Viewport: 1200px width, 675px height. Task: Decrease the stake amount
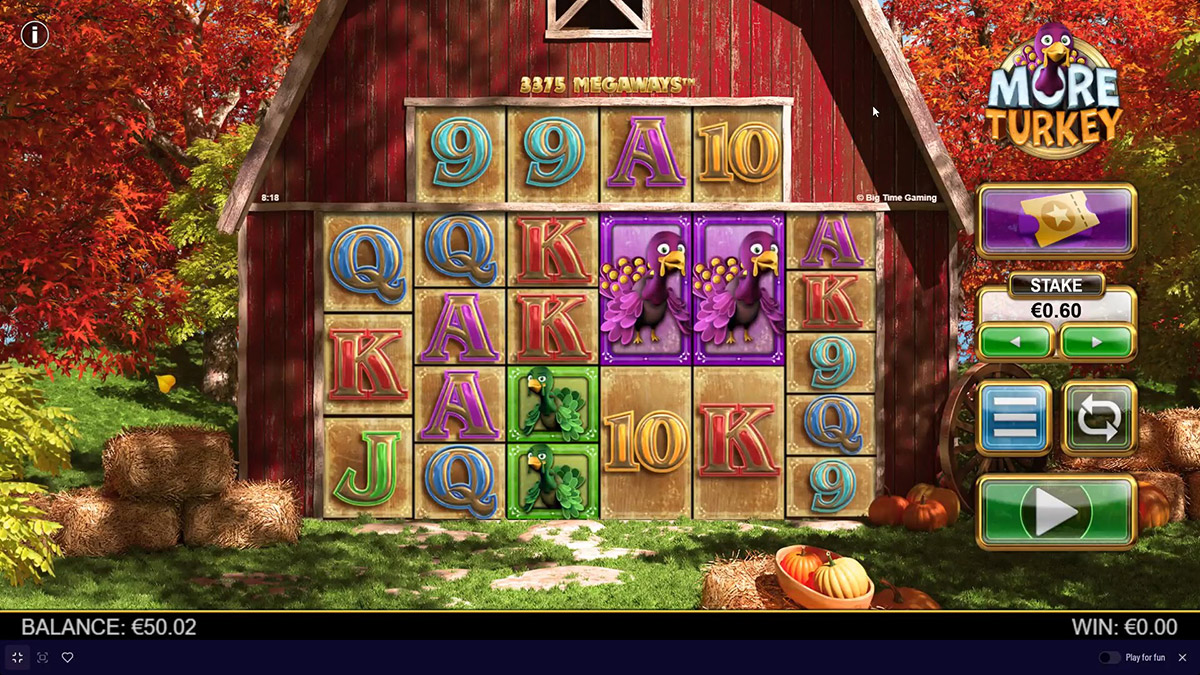pos(1016,342)
